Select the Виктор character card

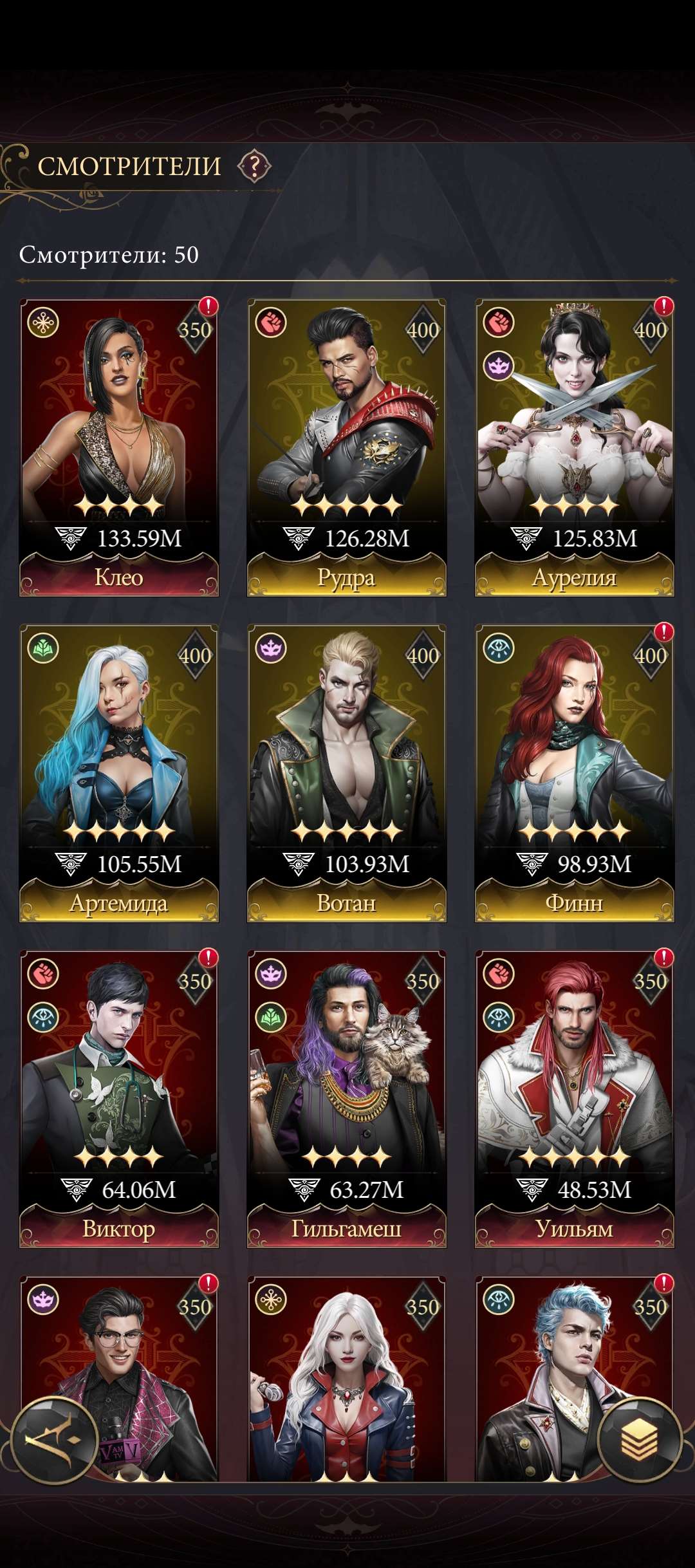point(119,1098)
